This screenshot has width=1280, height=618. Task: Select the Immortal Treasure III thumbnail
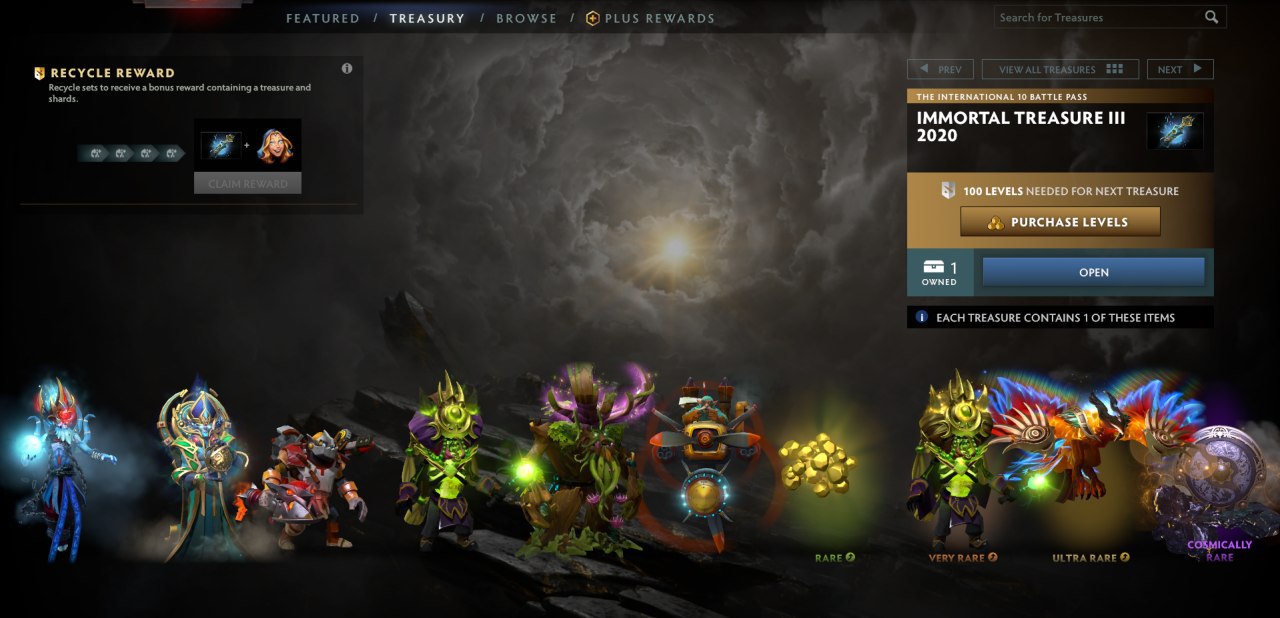(1174, 131)
